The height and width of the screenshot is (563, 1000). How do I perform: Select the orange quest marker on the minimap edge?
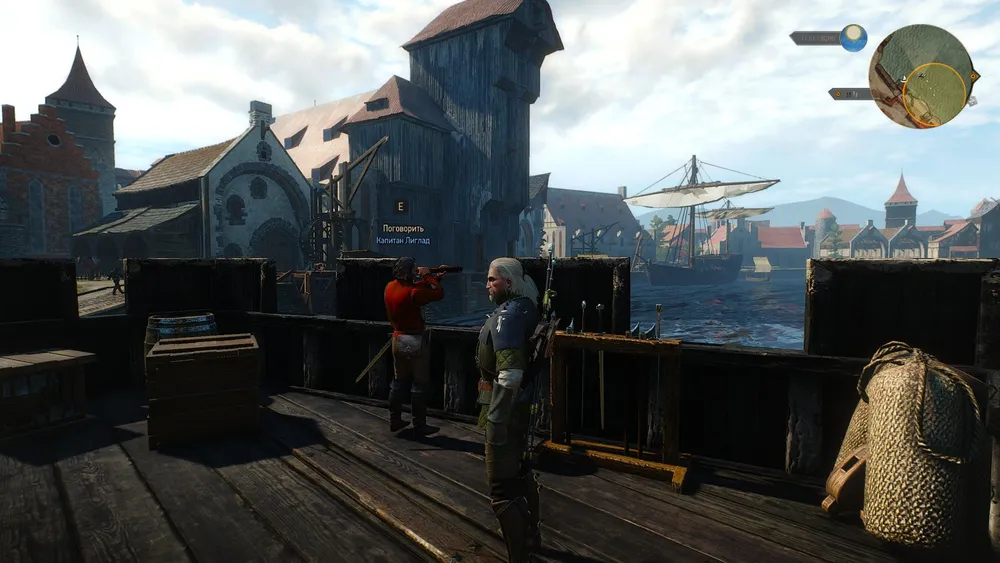point(972,74)
